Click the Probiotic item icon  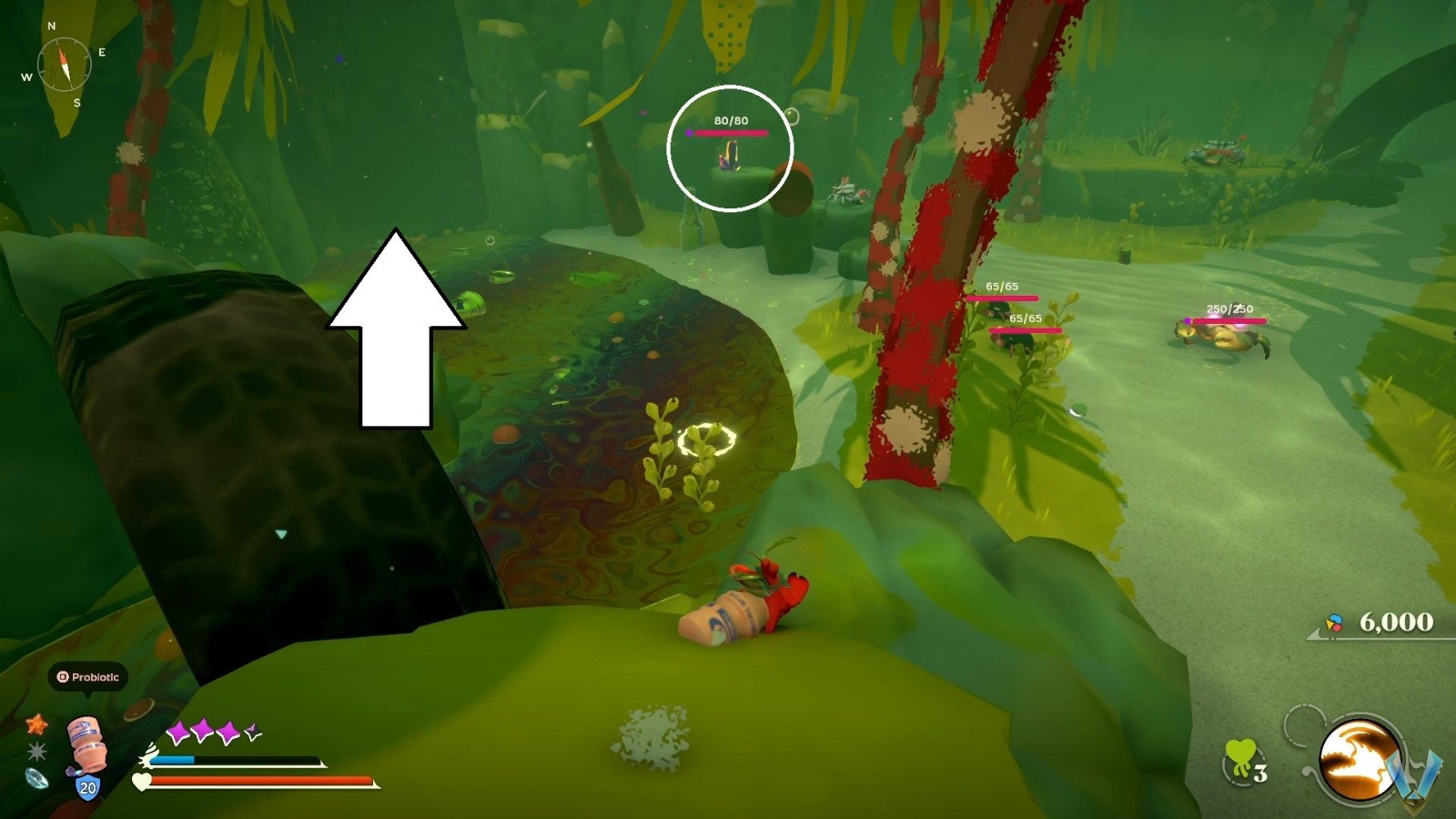click(x=85, y=743)
